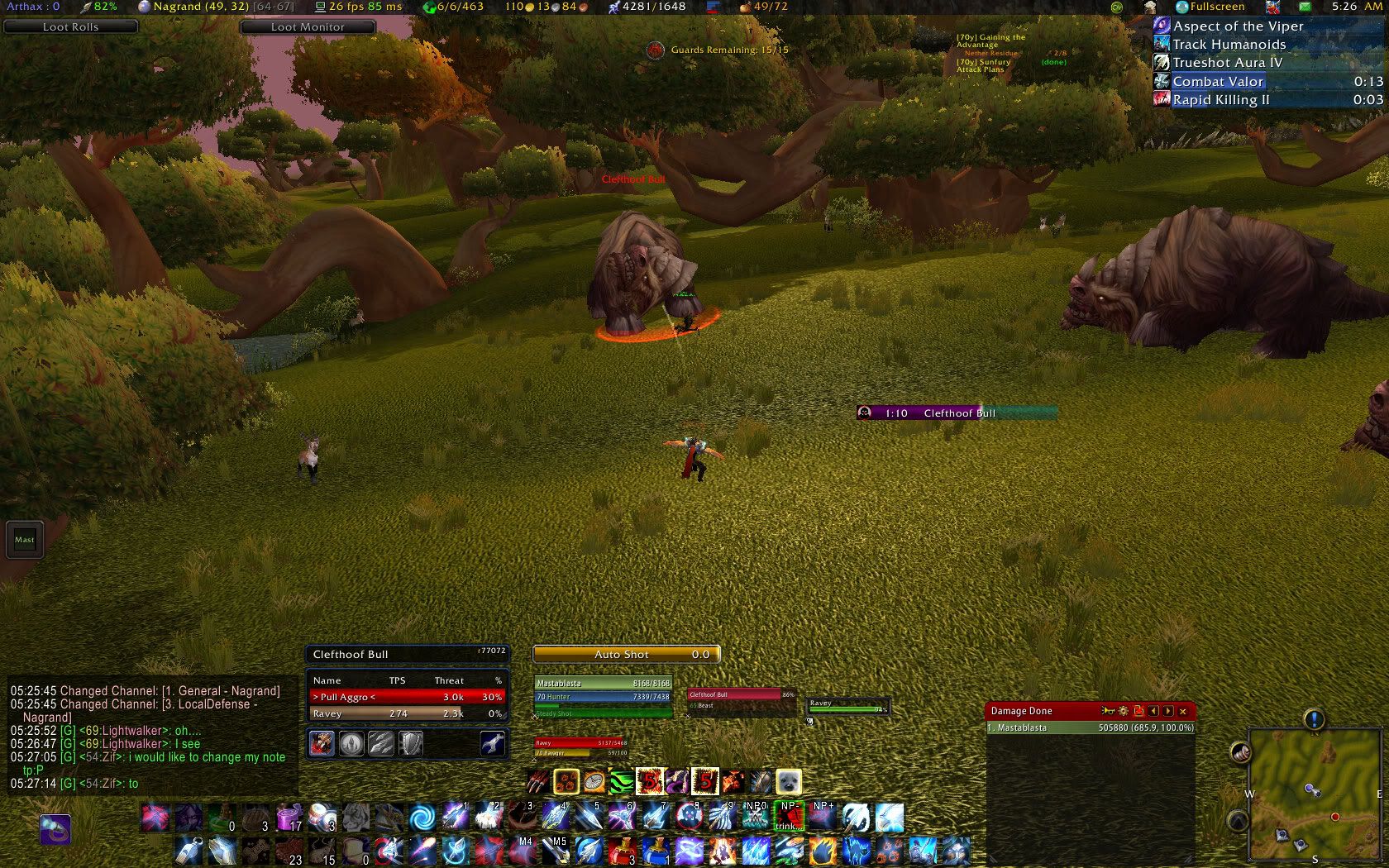Select the Mastablasta row in Damage Done
This screenshot has height=868, width=1389.
tap(1091, 728)
